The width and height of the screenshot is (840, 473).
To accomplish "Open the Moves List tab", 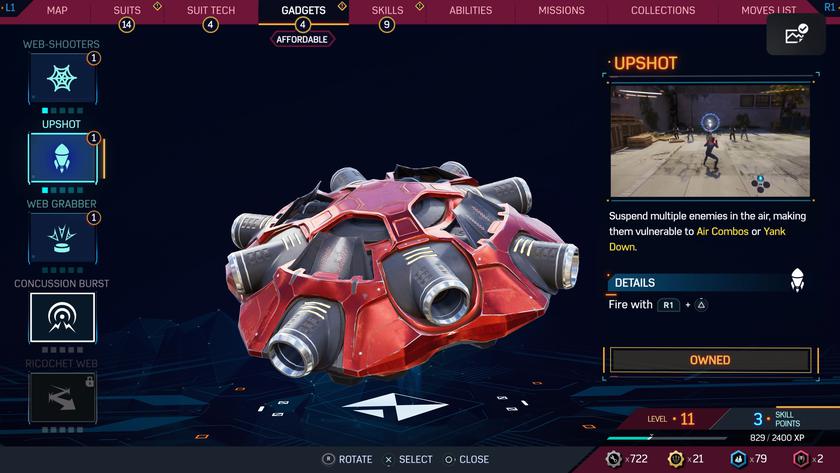I will pos(768,11).
